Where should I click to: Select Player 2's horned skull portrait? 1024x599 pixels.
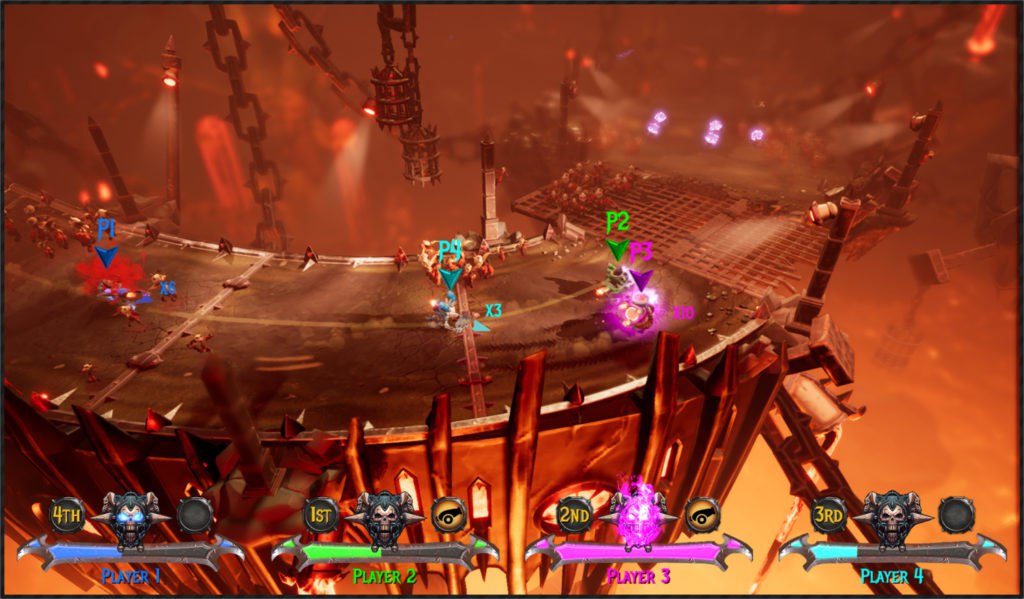click(x=385, y=517)
